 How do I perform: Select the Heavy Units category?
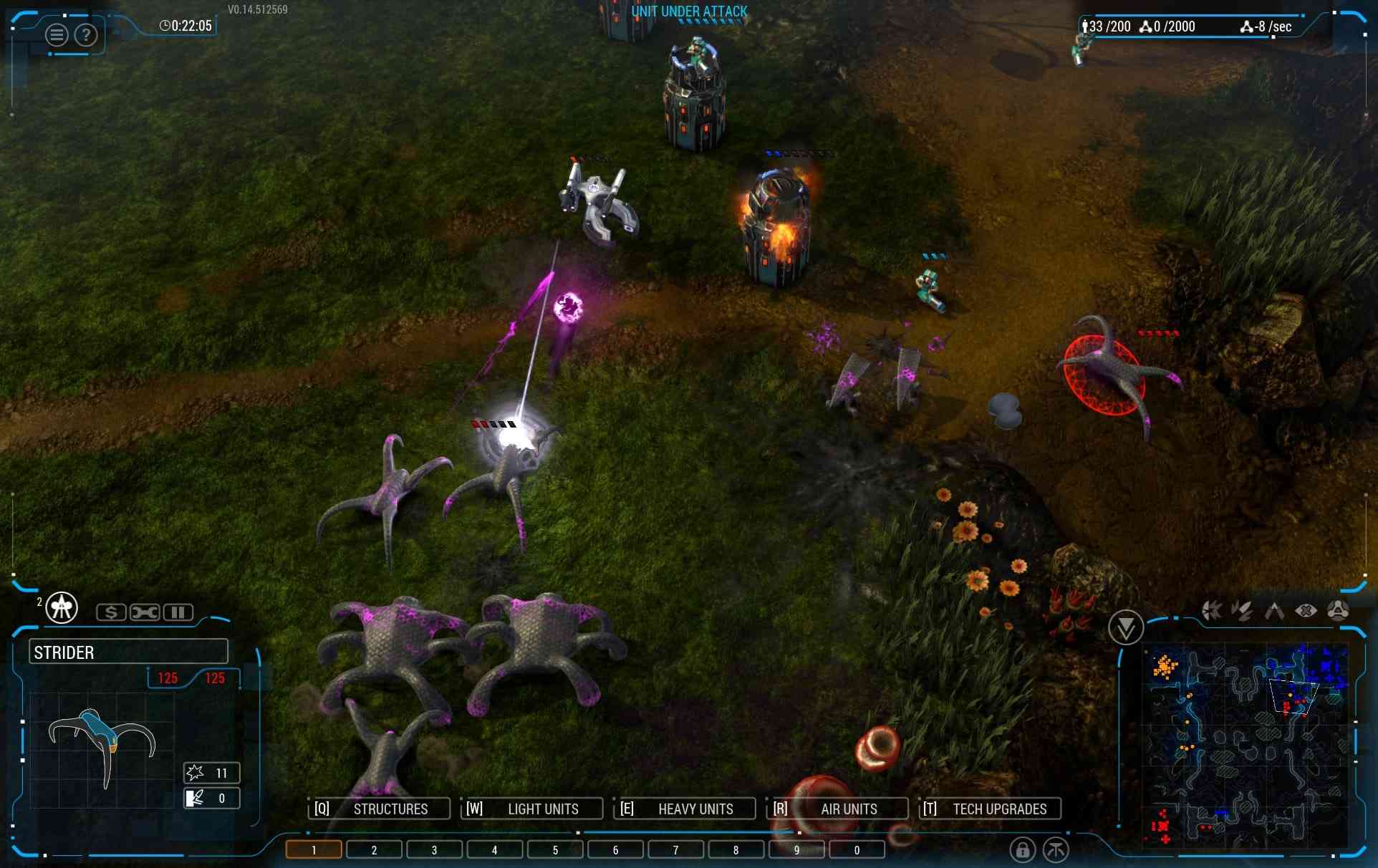[x=685, y=809]
